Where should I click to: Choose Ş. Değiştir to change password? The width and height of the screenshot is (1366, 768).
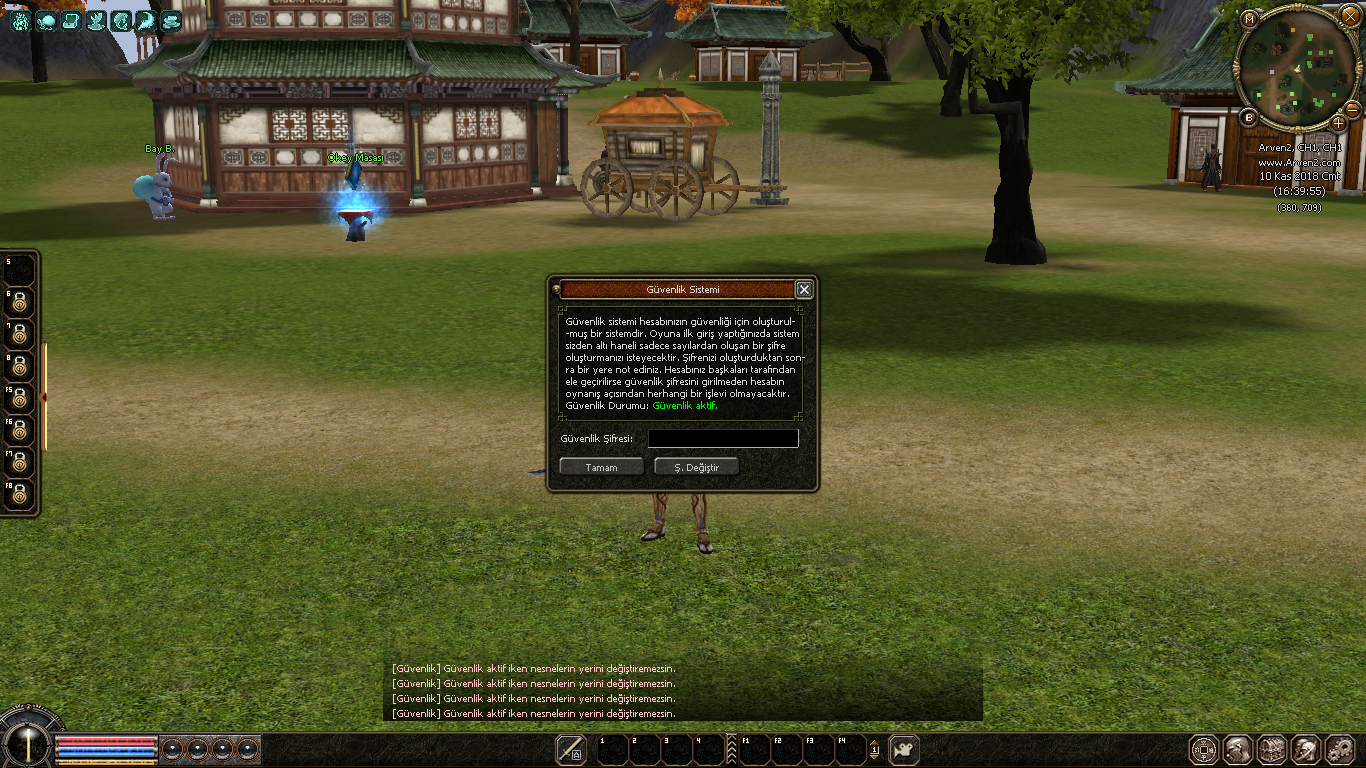(x=696, y=467)
